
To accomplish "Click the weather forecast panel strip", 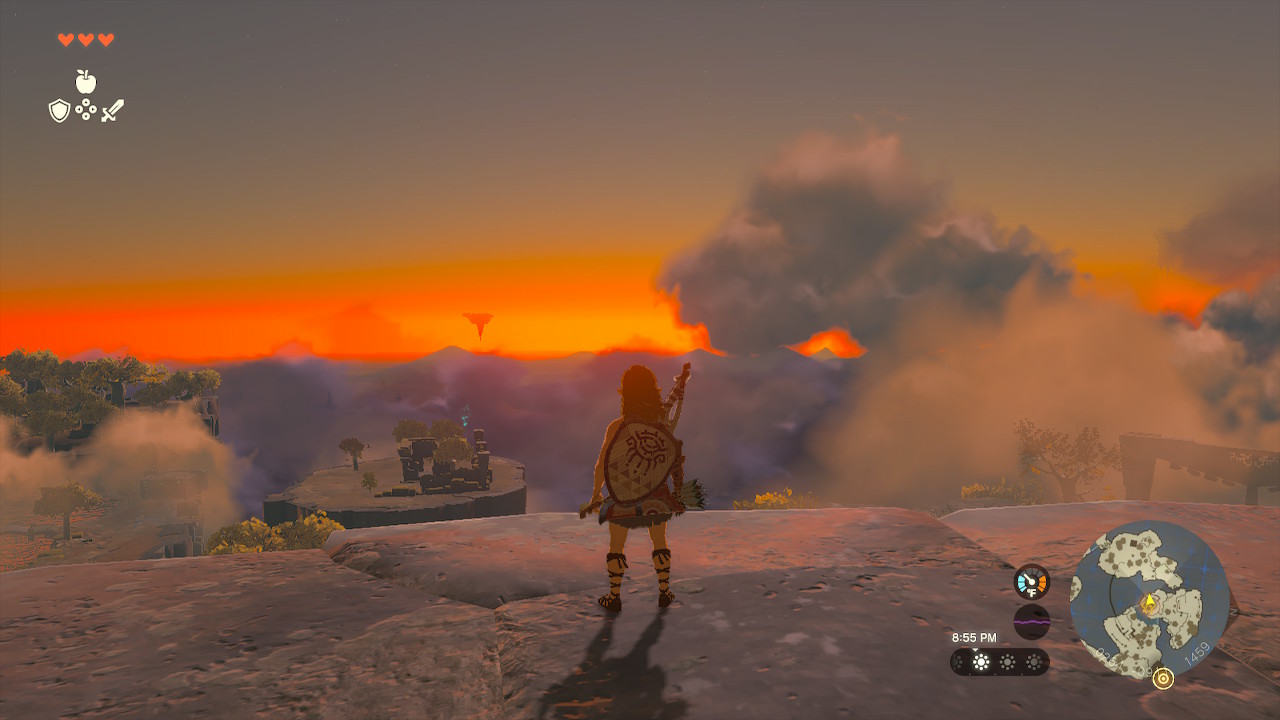I will pyautogui.click(x=998, y=662).
